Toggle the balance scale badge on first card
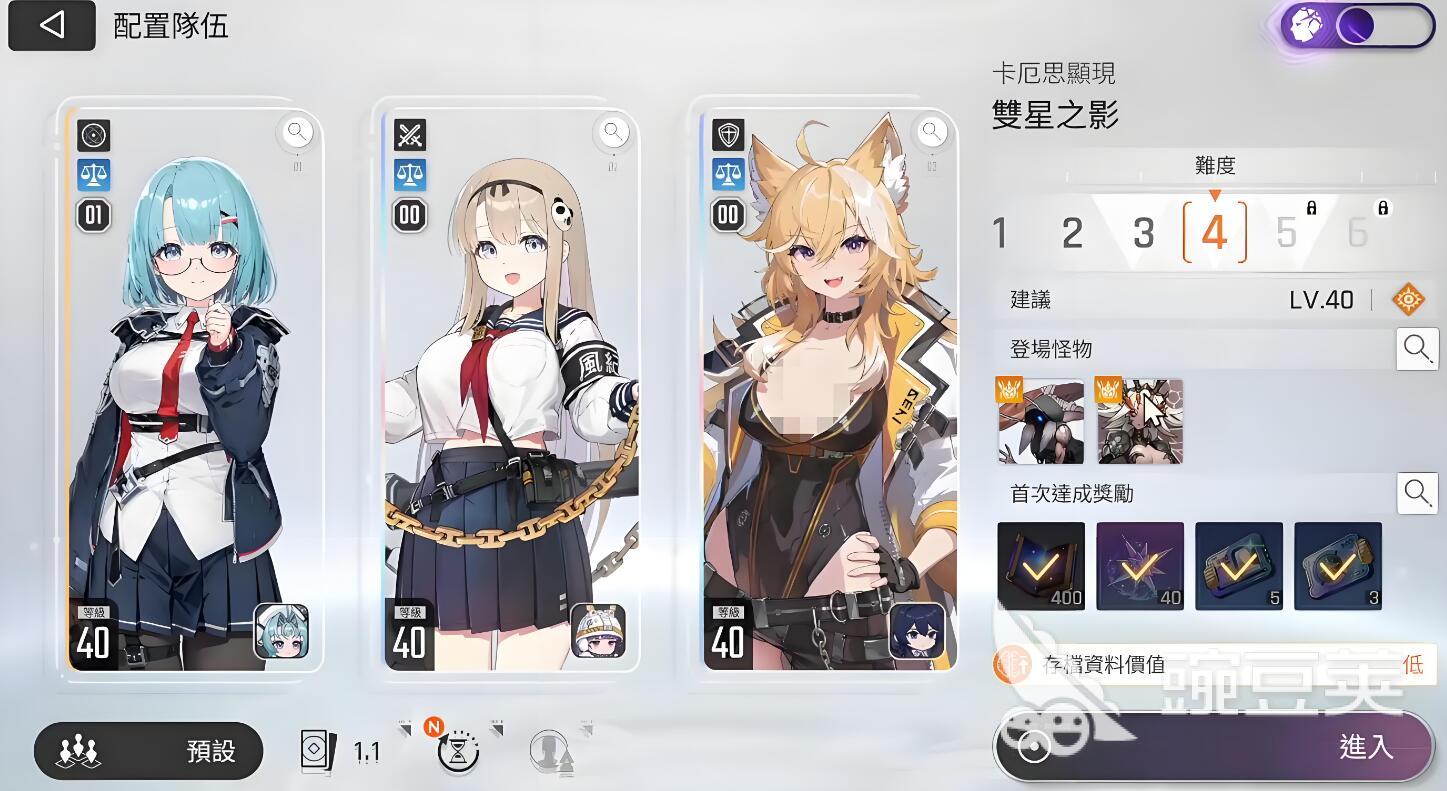Screen dimensions: 1447x791 click(93, 176)
